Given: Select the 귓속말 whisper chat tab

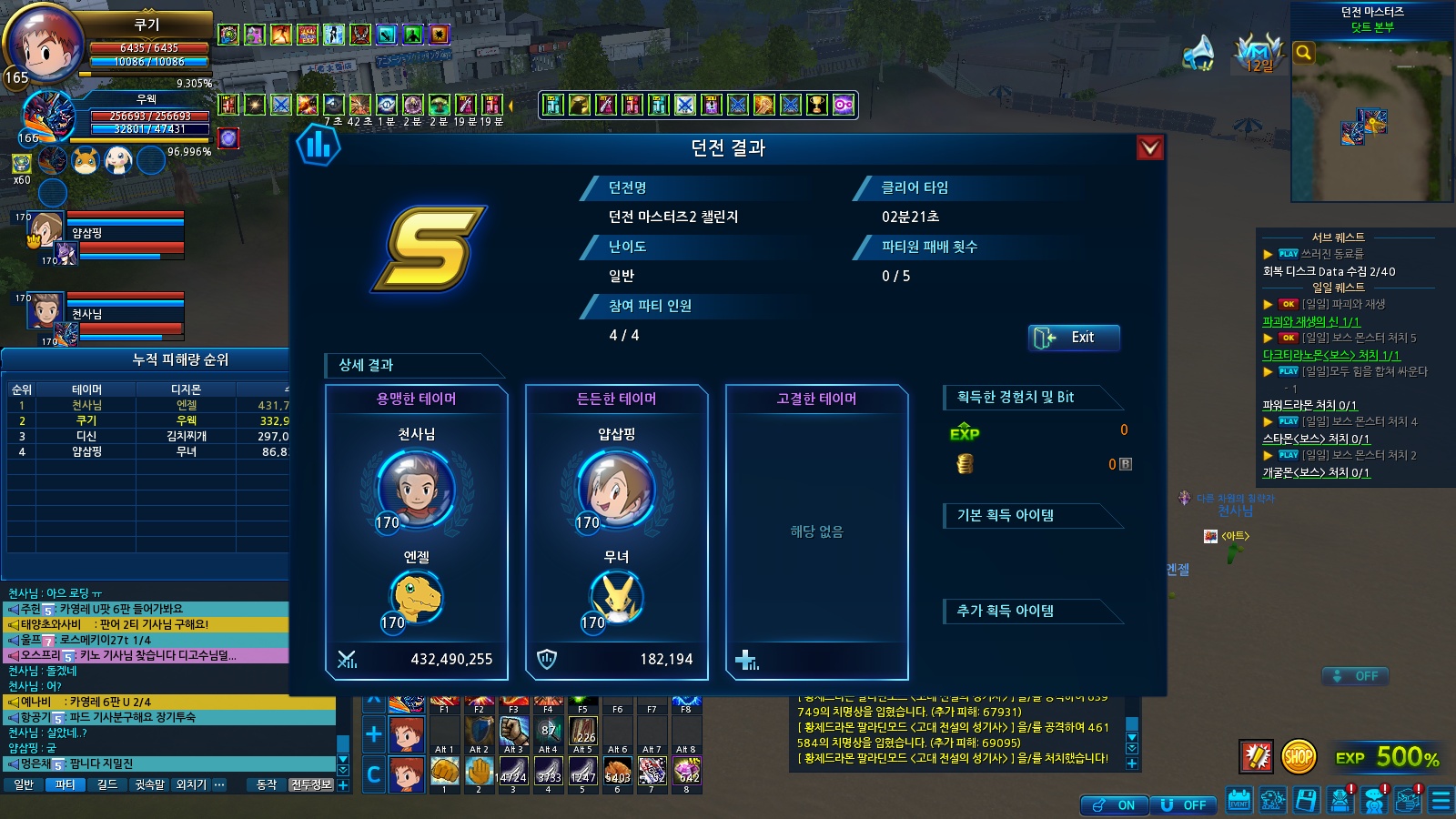Looking at the screenshot, I should (149, 784).
